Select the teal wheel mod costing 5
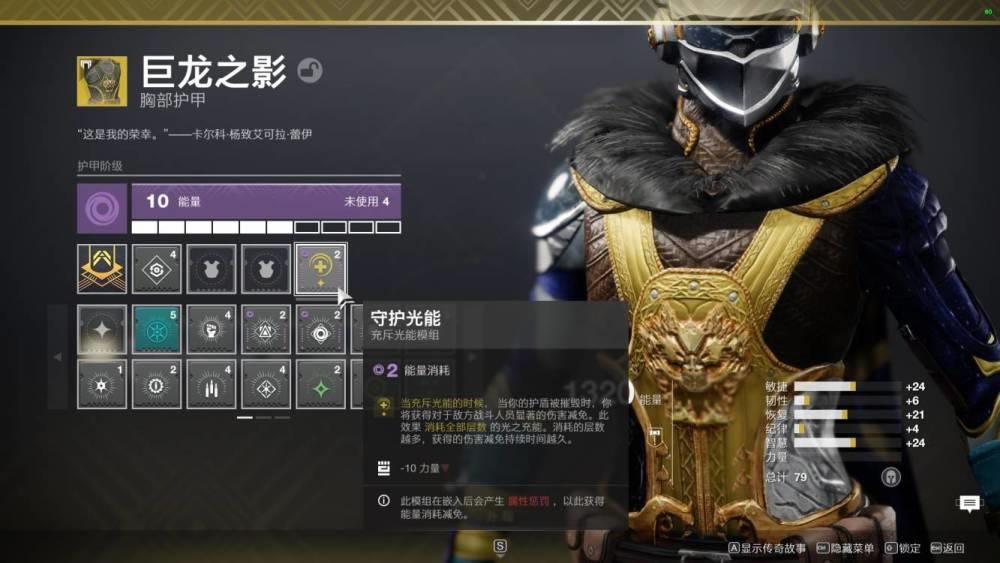1000x563 pixels. (157, 330)
